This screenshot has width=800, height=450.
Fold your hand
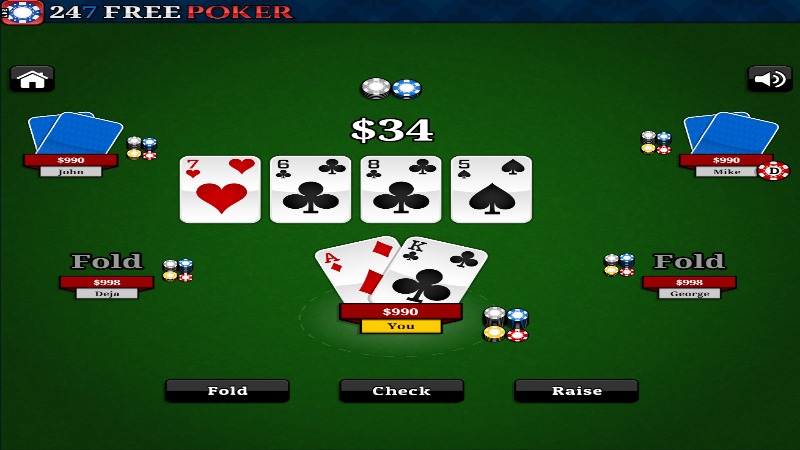pyautogui.click(x=227, y=391)
